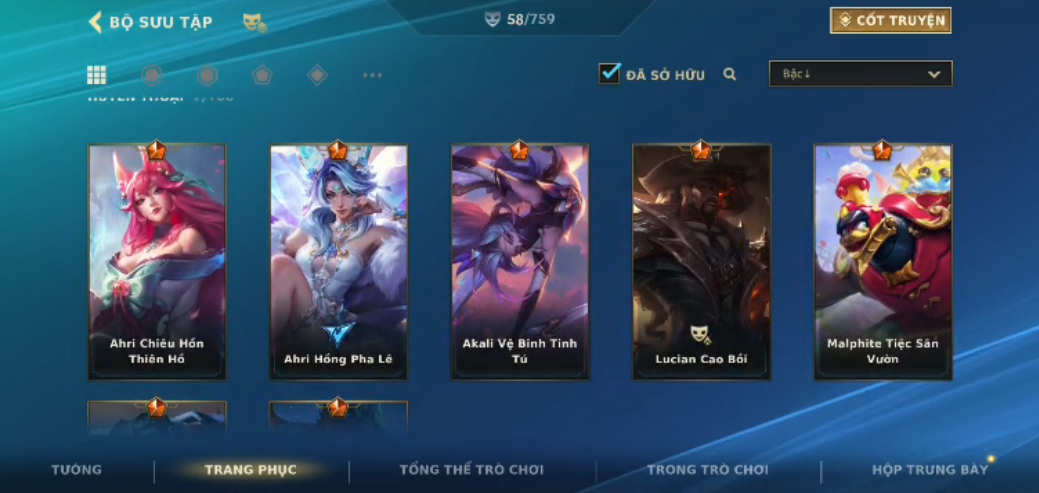Select the Ahri Chiêu Hồn Thiên Hồ skin

[157, 262]
